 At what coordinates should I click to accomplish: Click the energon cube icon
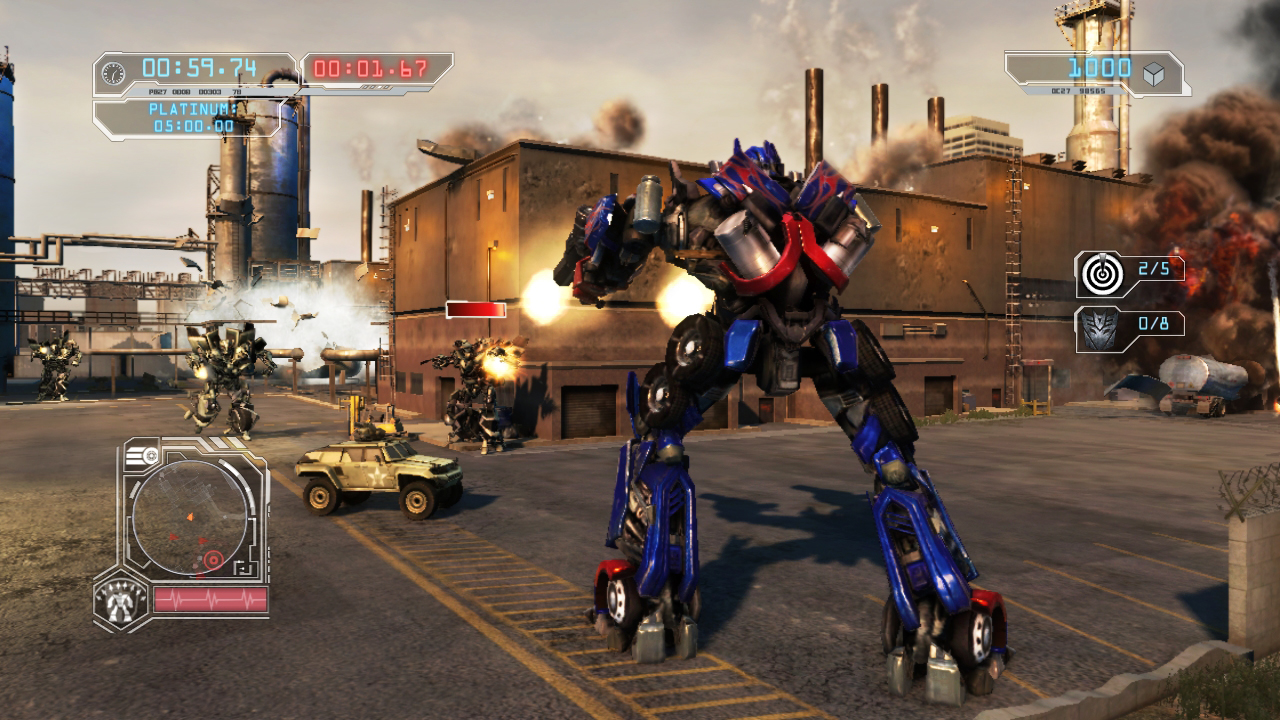1154,73
